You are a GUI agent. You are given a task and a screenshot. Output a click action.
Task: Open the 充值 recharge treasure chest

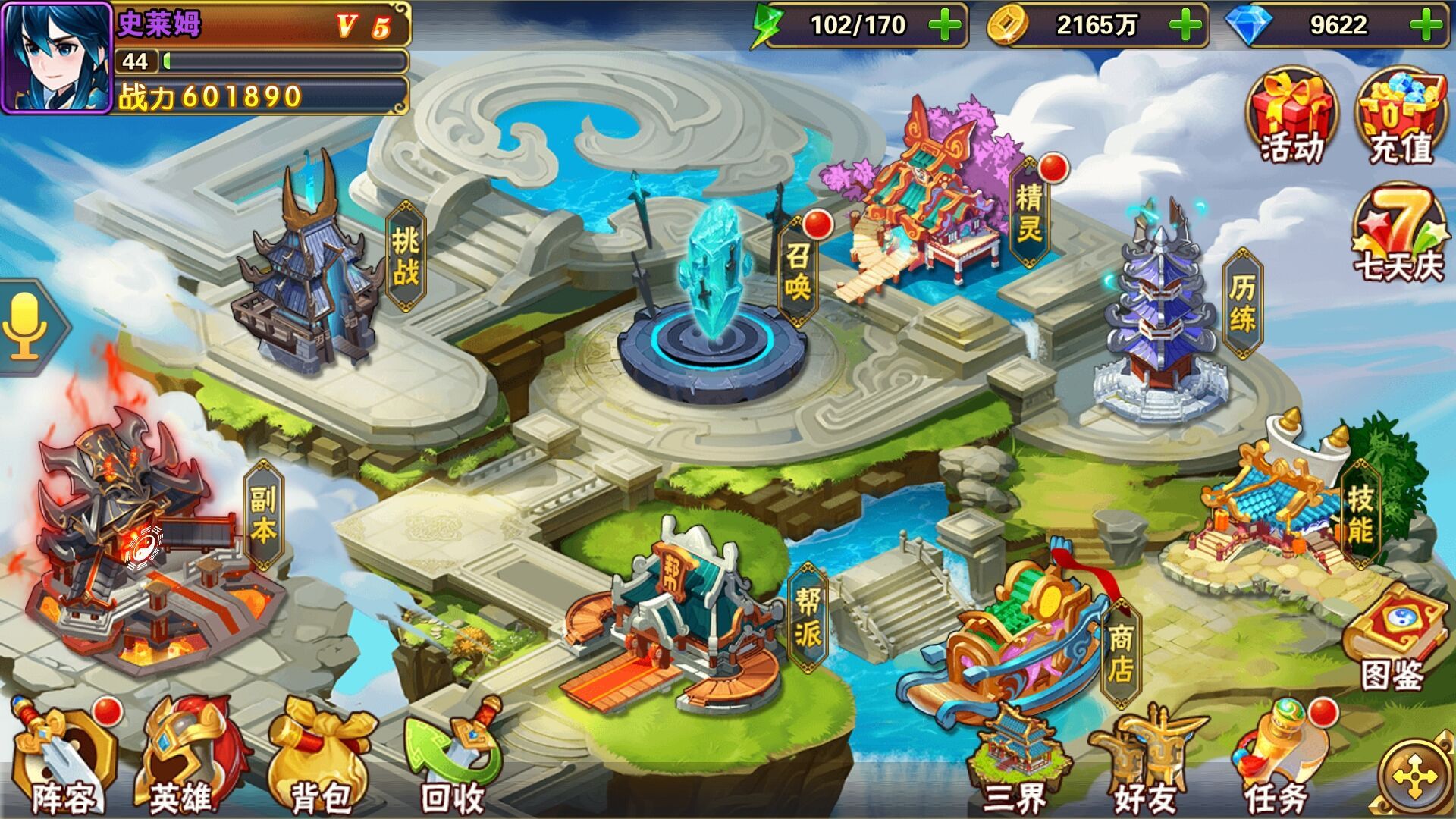coord(1400,118)
